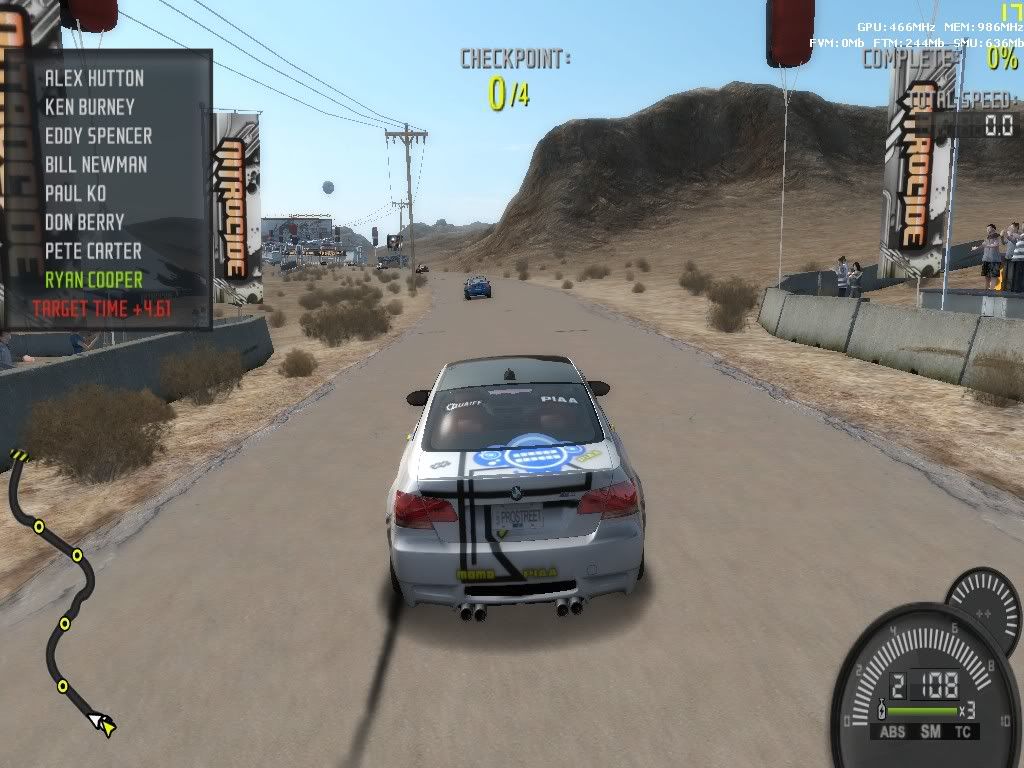Choose Pete Carter's leaderboard row
The height and width of the screenshot is (768, 1024).
pos(93,251)
